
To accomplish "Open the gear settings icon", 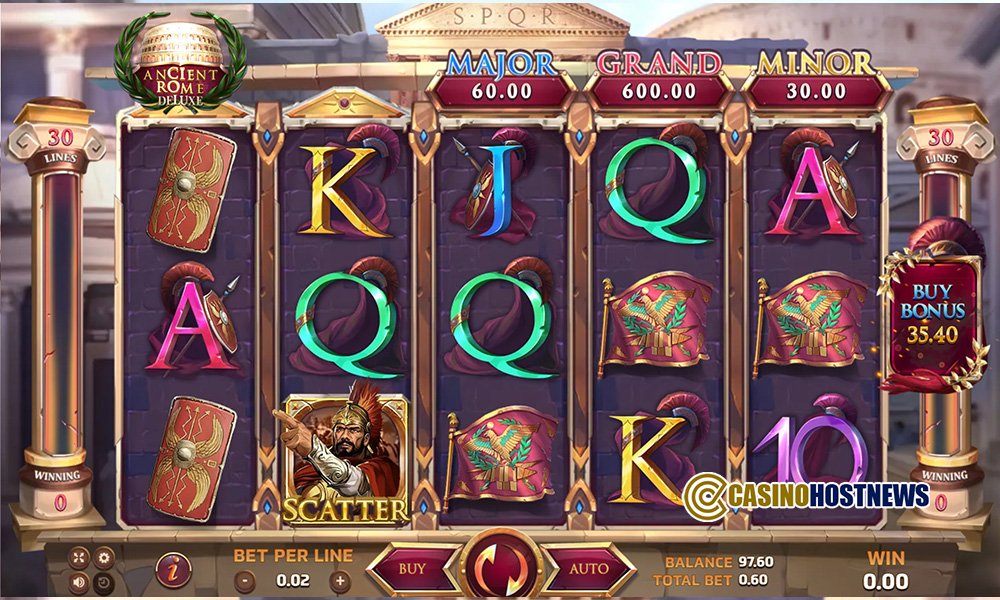I will [102, 558].
